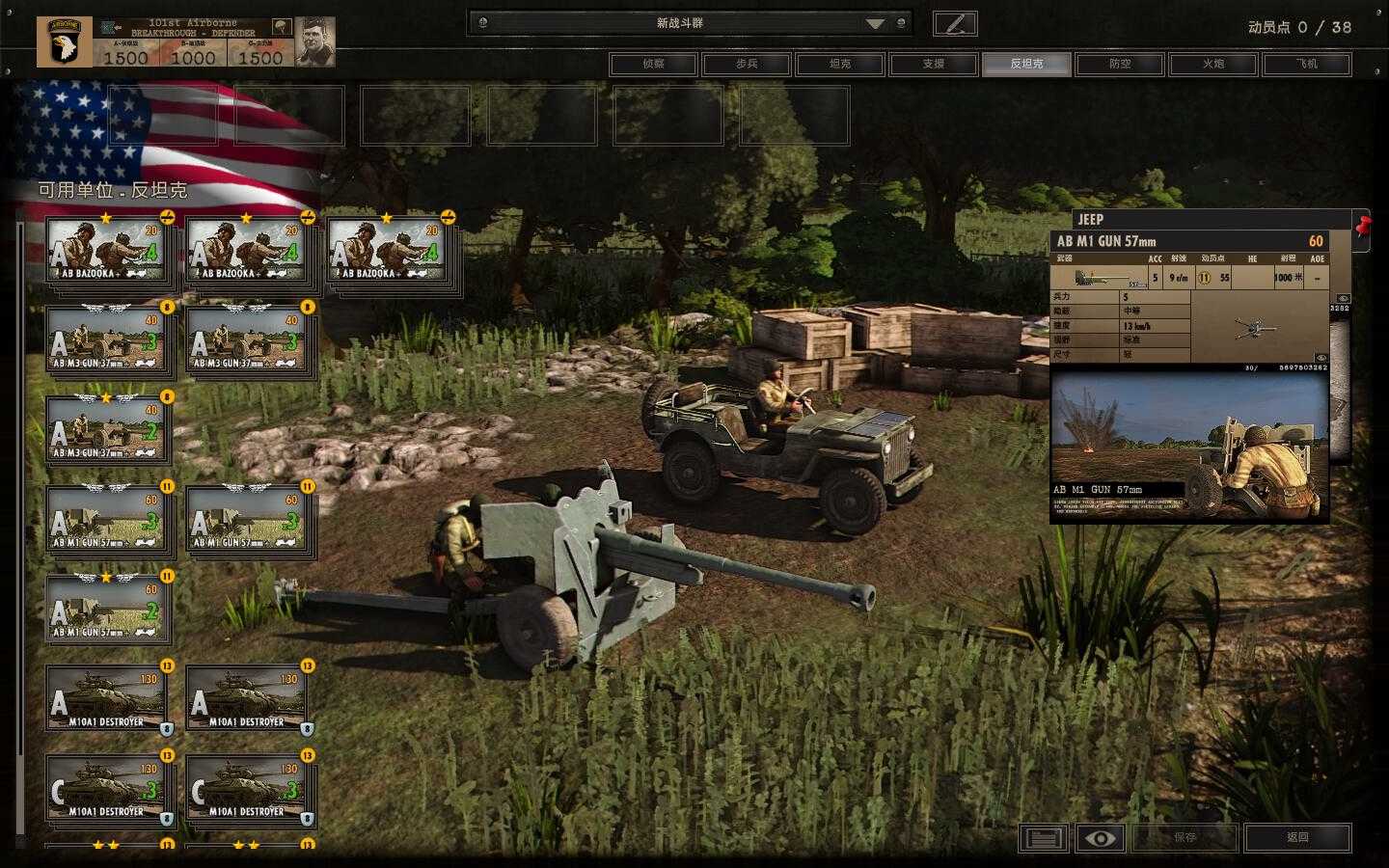This screenshot has width=1389, height=868.
Task: Open the 新战斗群 battlegroup dropdown
Action: point(874,23)
